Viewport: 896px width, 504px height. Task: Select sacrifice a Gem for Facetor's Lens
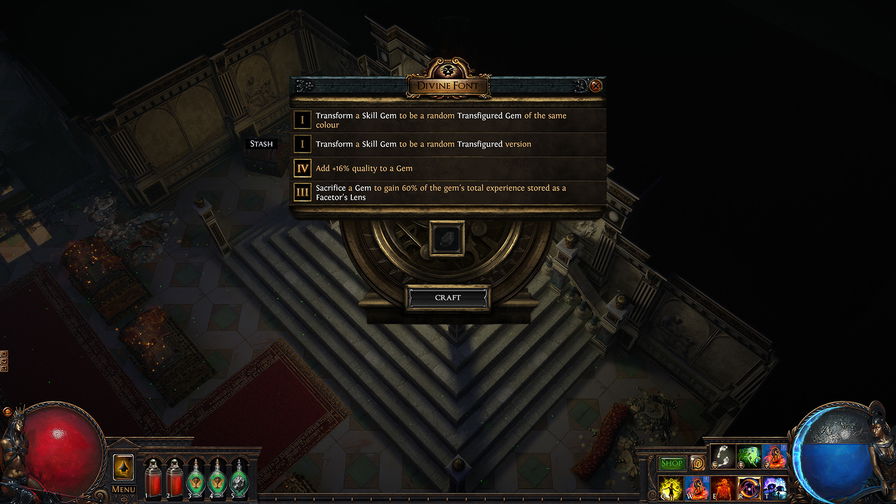pos(448,192)
